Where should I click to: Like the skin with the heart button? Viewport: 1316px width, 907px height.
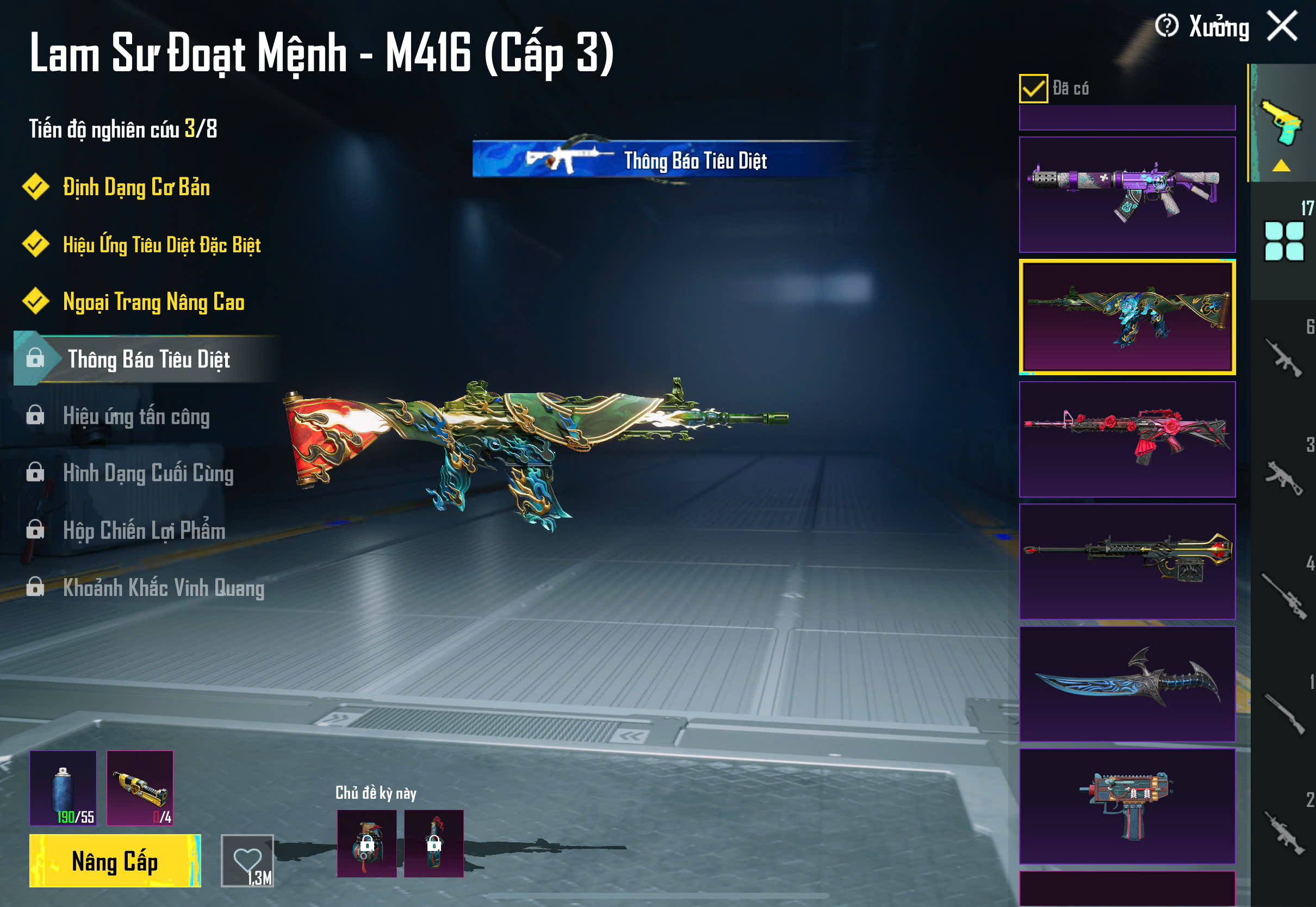(247, 860)
